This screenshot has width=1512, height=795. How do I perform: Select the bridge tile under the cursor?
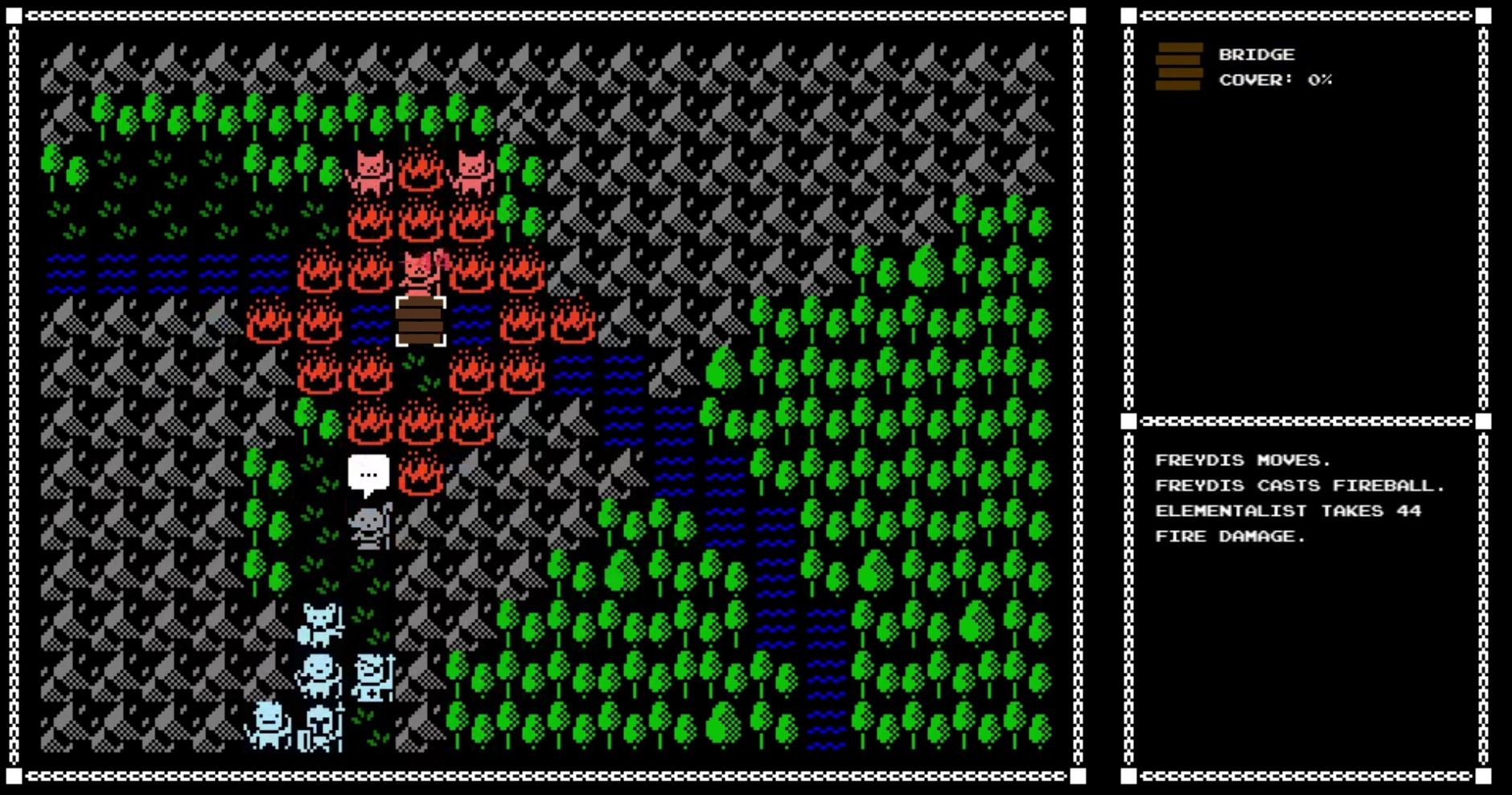[420, 322]
